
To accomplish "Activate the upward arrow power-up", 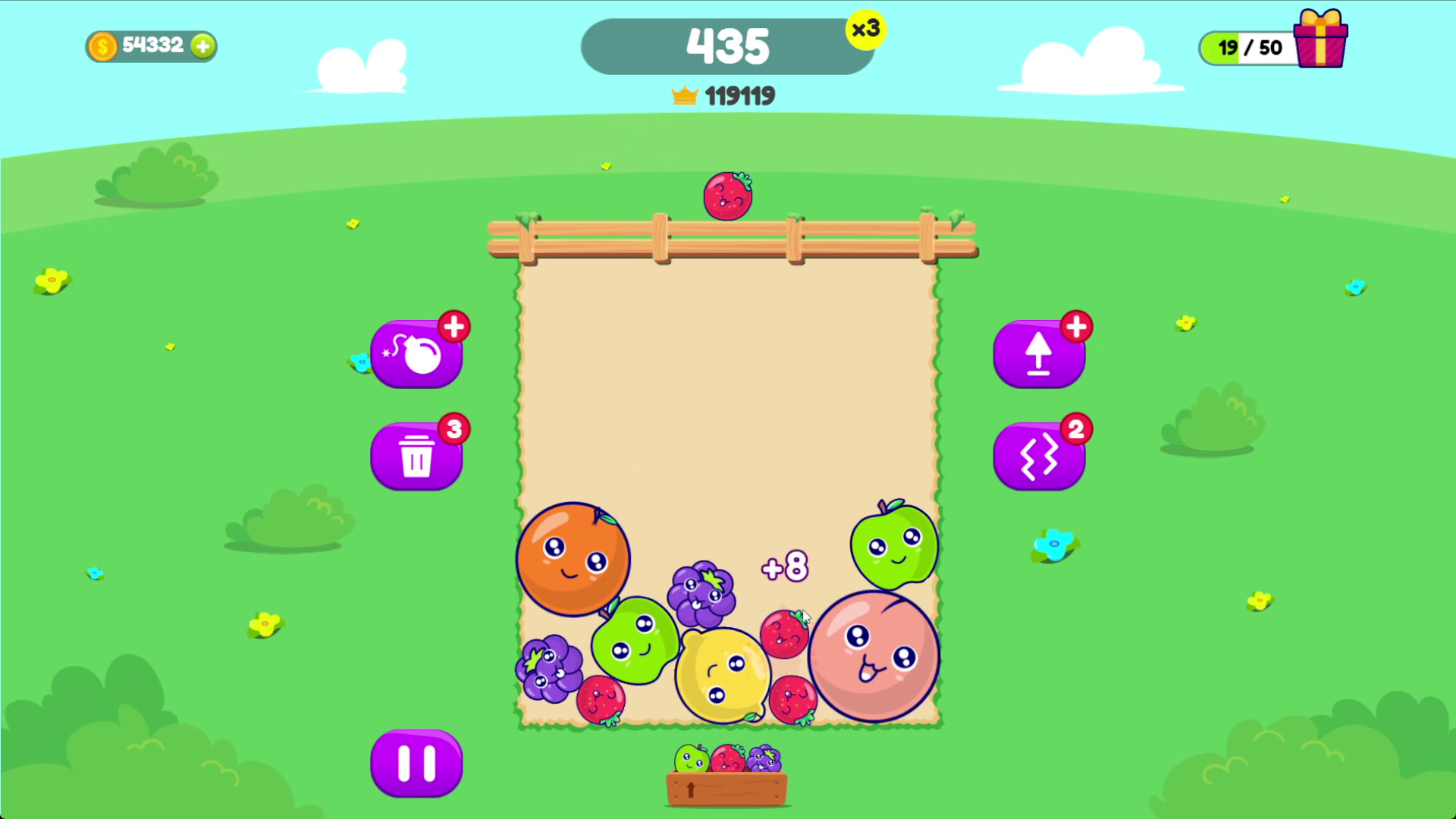I will pyautogui.click(x=1039, y=353).
